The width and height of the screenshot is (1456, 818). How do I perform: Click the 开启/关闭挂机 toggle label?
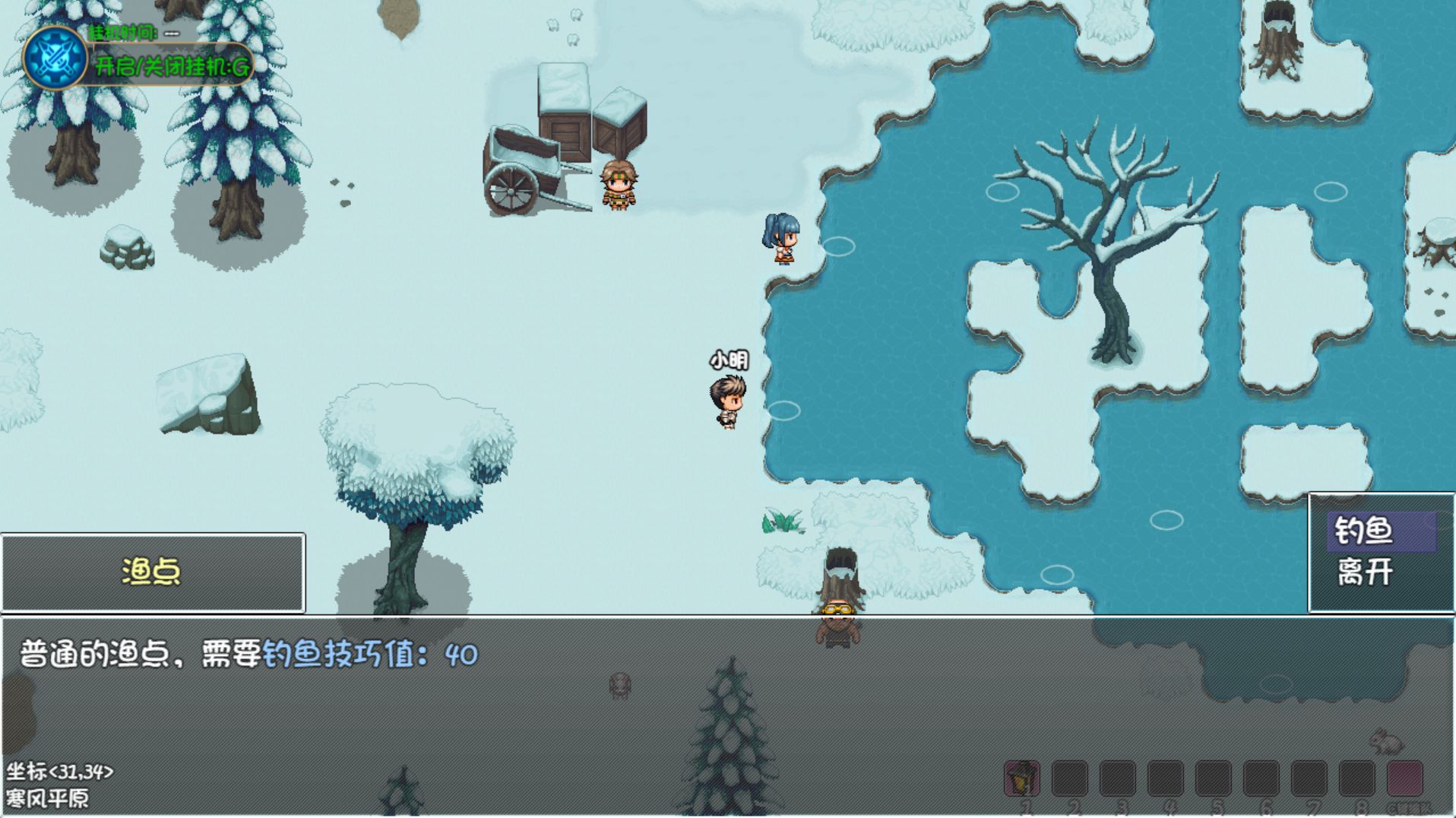tap(172, 66)
